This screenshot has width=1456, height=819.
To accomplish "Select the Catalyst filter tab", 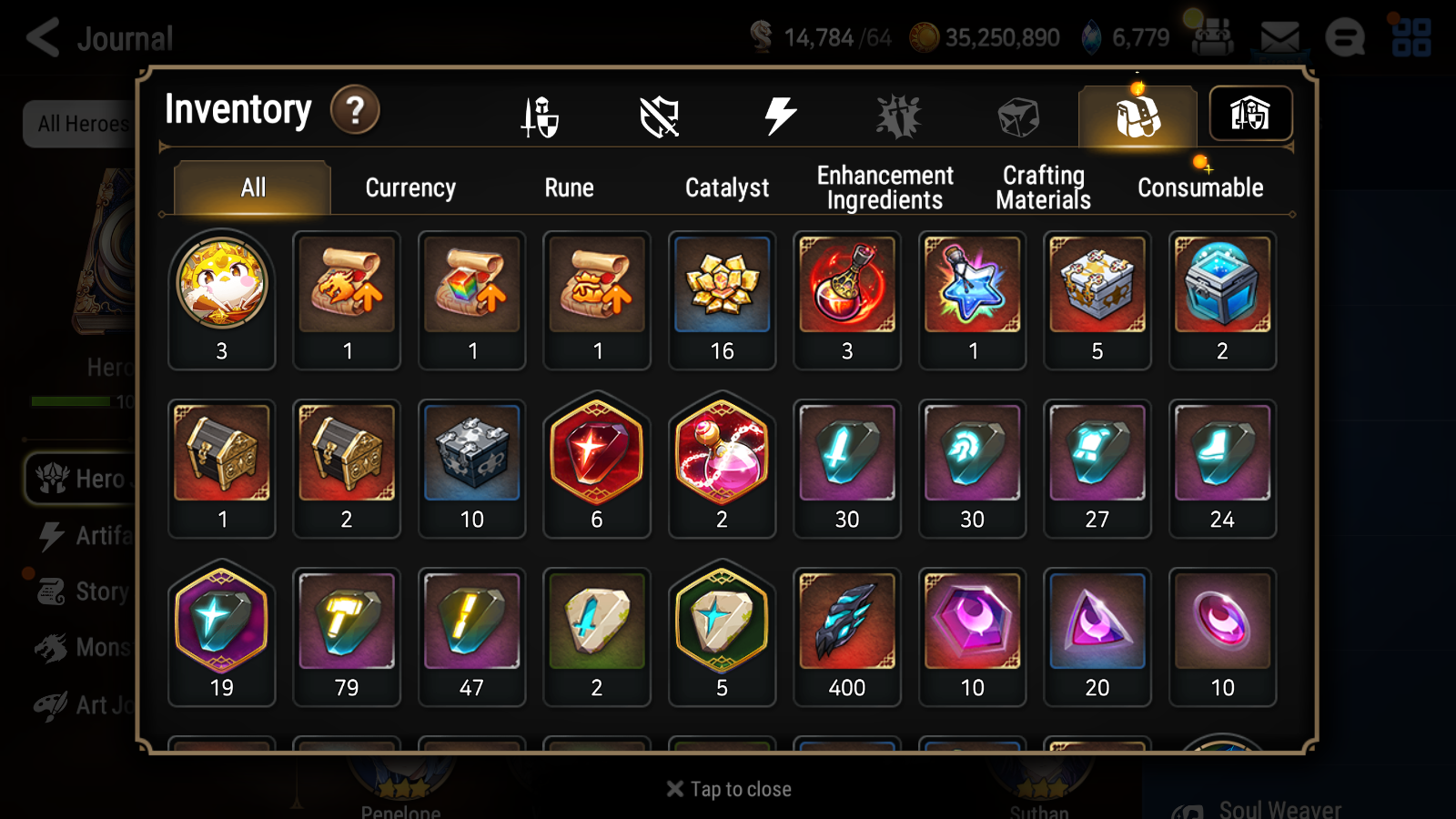I will (x=726, y=187).
